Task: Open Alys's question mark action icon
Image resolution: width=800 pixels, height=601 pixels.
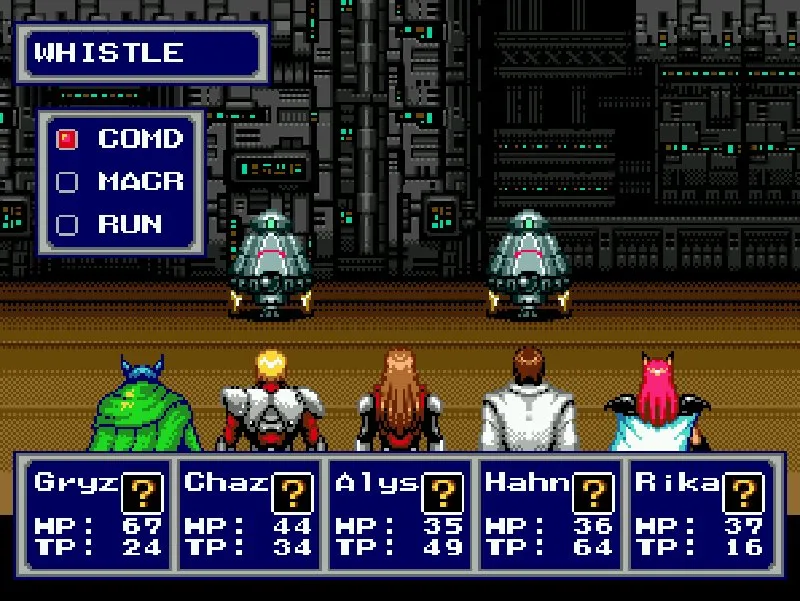Action: click(442, 493)
